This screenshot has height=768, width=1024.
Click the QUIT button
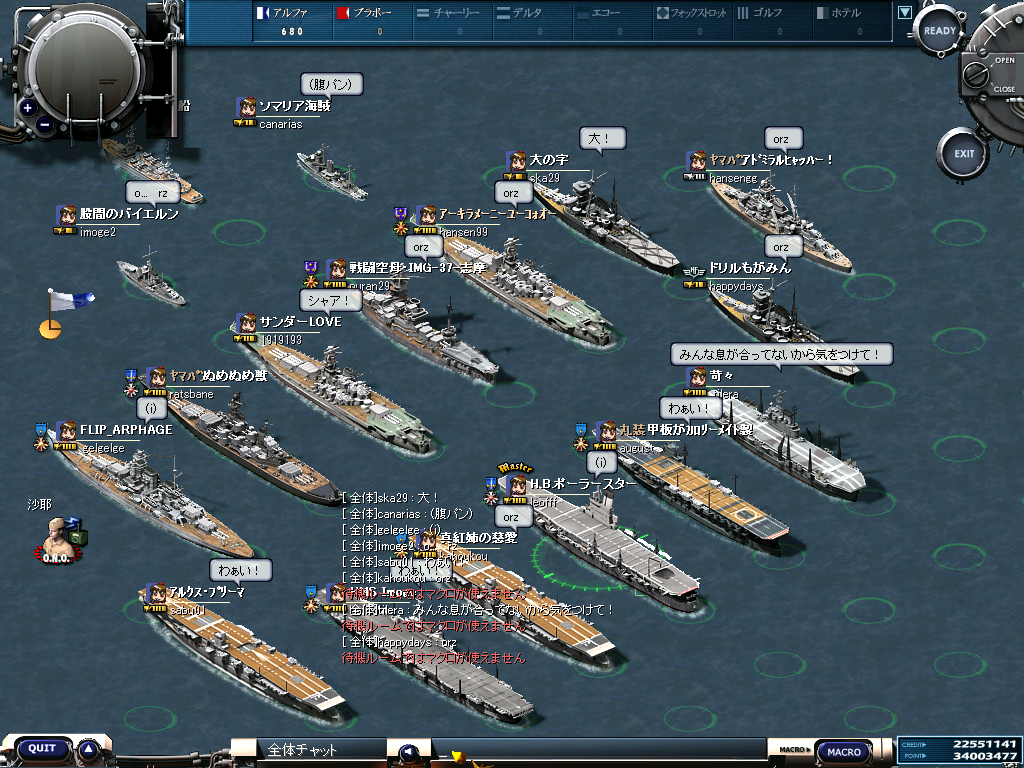tap(42, 749)
